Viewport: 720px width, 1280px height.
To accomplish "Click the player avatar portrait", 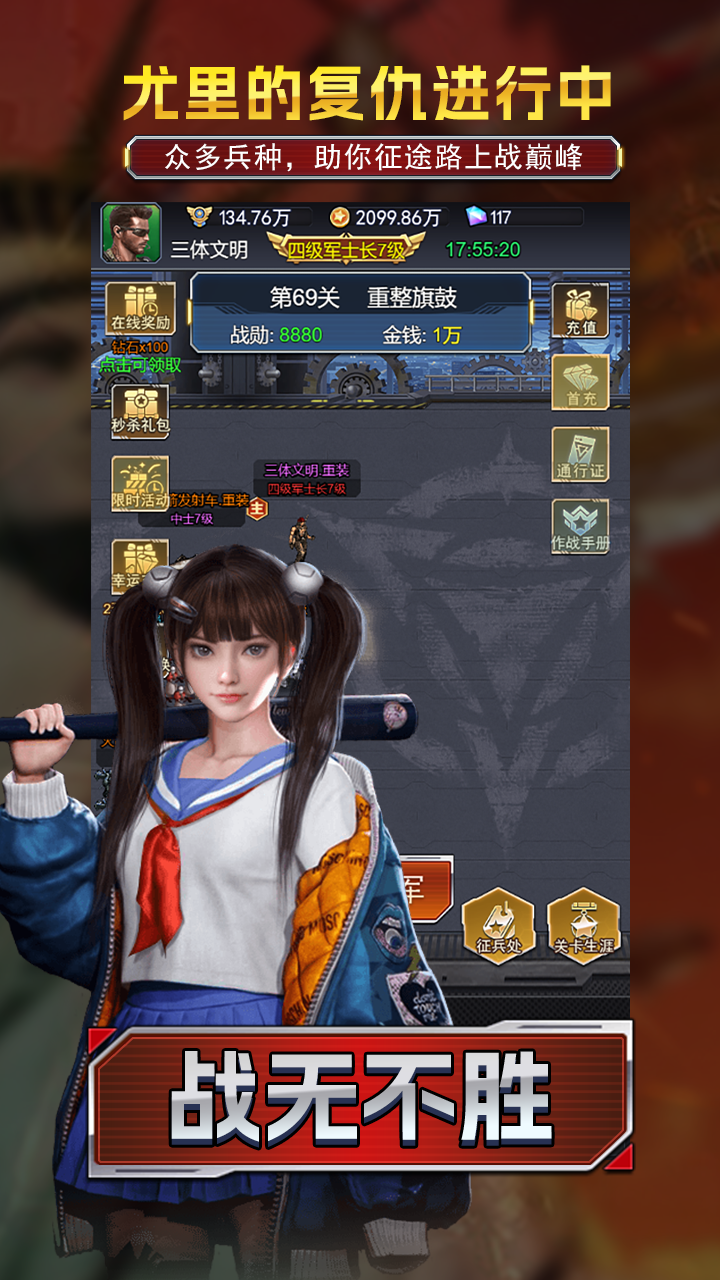I will [130, 234].
